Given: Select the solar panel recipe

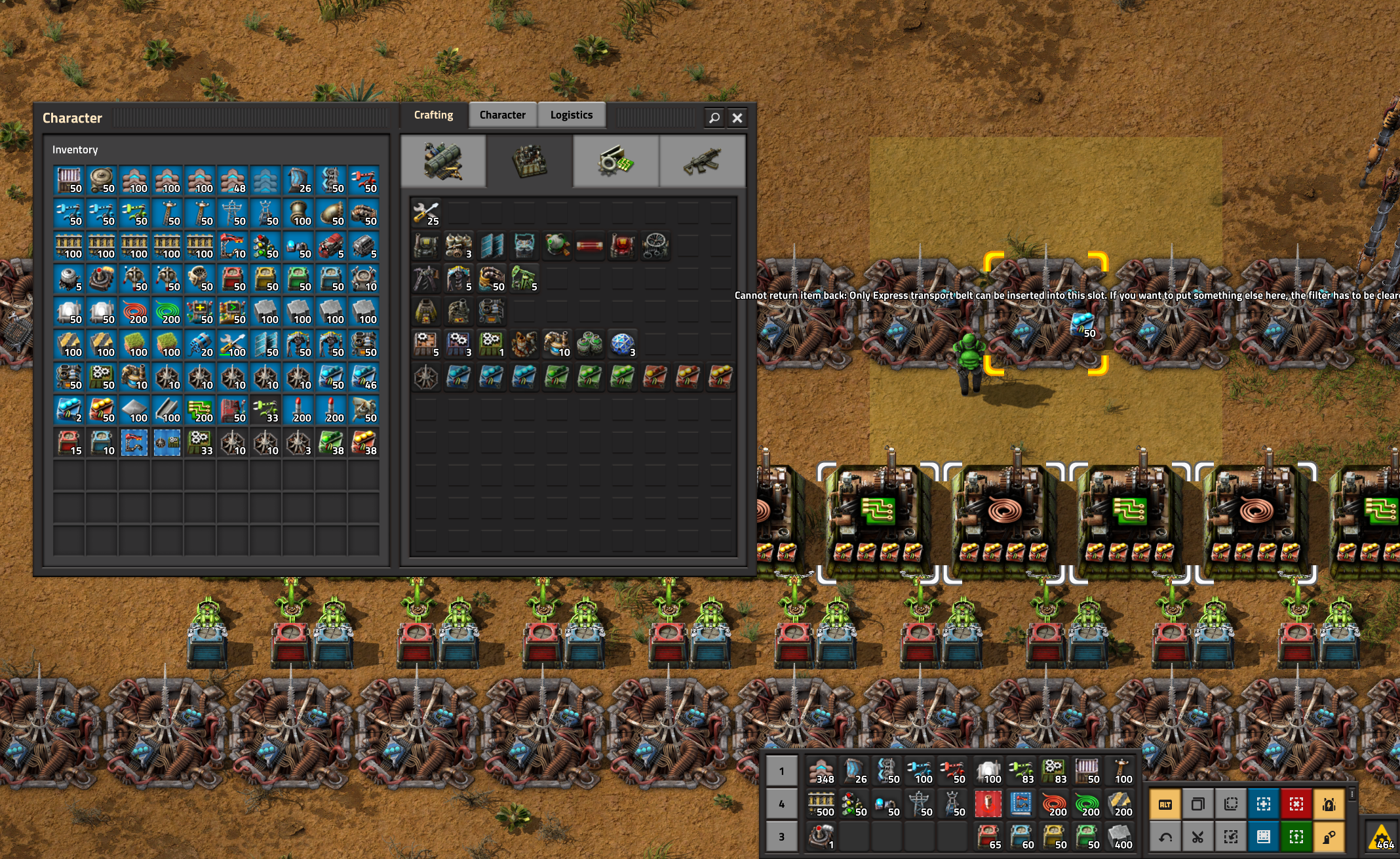Looking at the screenshot, I should 492,246.
